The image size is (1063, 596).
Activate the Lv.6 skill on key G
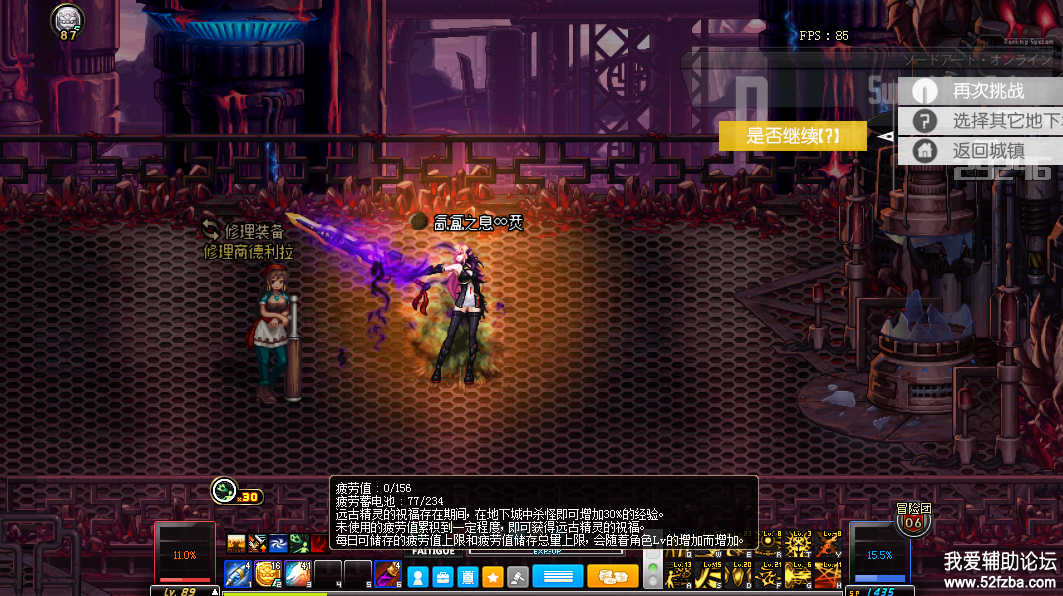tap(798, 575)
